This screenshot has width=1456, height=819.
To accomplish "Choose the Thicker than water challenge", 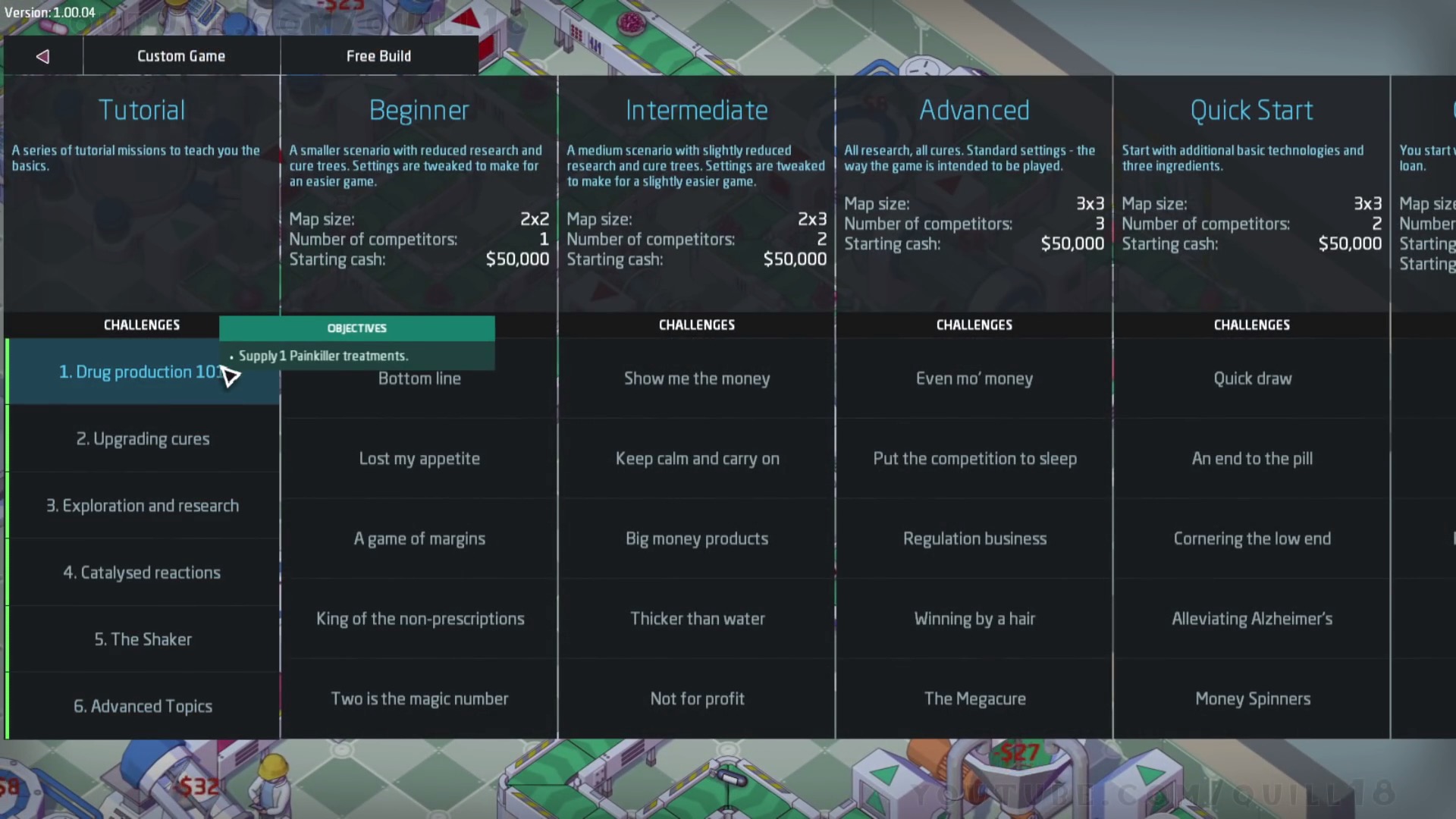I will [x=697, y=619].
